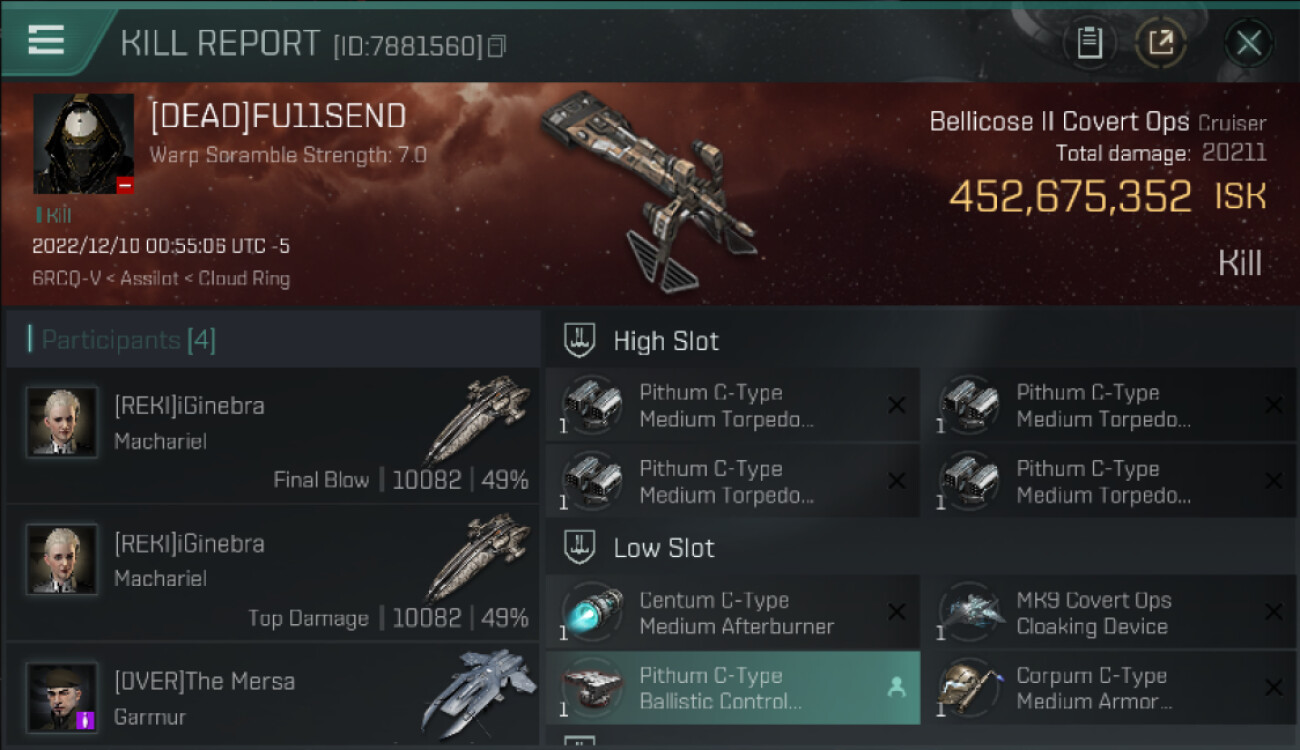
Task: View FU11SEND's pilot portrait
Action: coord(83,144)
